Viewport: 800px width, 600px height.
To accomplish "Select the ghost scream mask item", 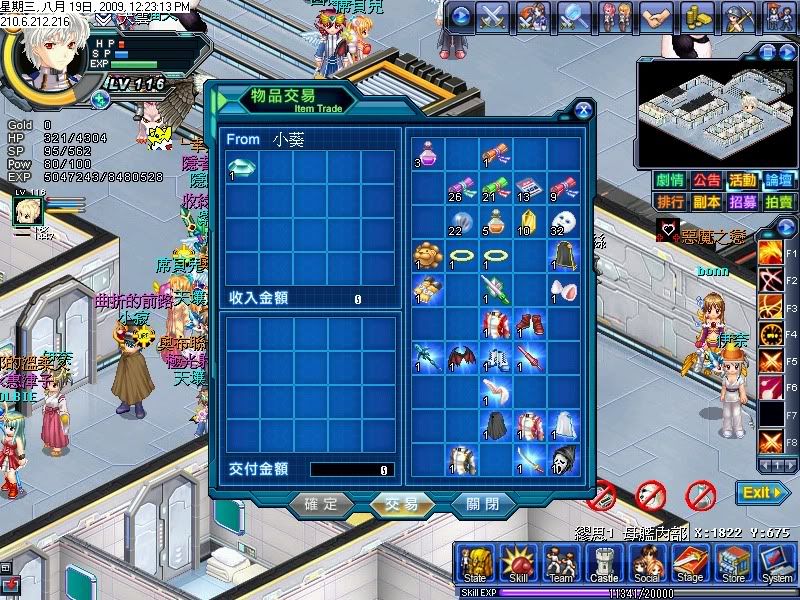I will pyautogui.click(x=563, y=458).
